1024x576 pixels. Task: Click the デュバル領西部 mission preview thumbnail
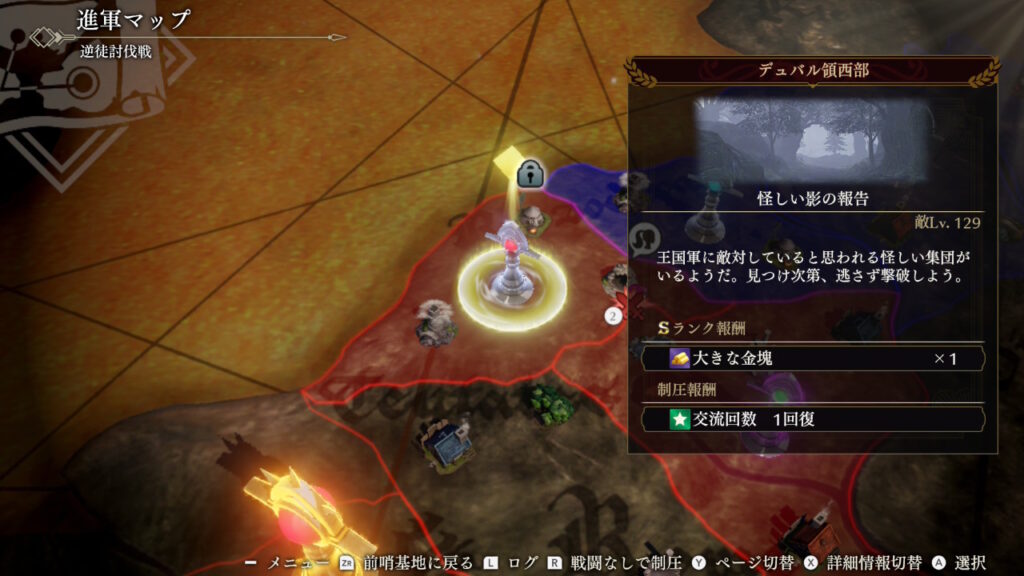click(x=812, y=141)
